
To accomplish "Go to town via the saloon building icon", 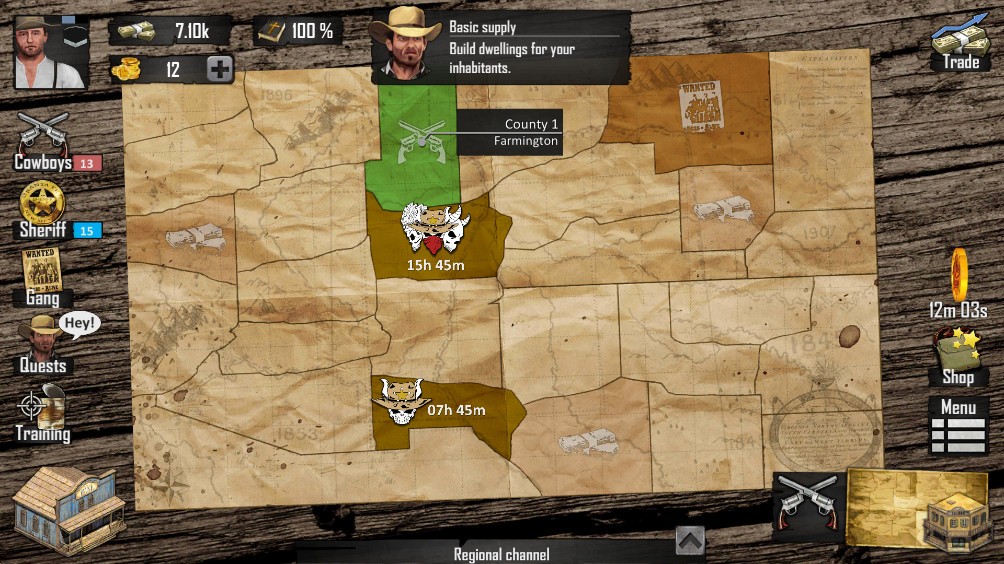I will [x=68, y=508].
